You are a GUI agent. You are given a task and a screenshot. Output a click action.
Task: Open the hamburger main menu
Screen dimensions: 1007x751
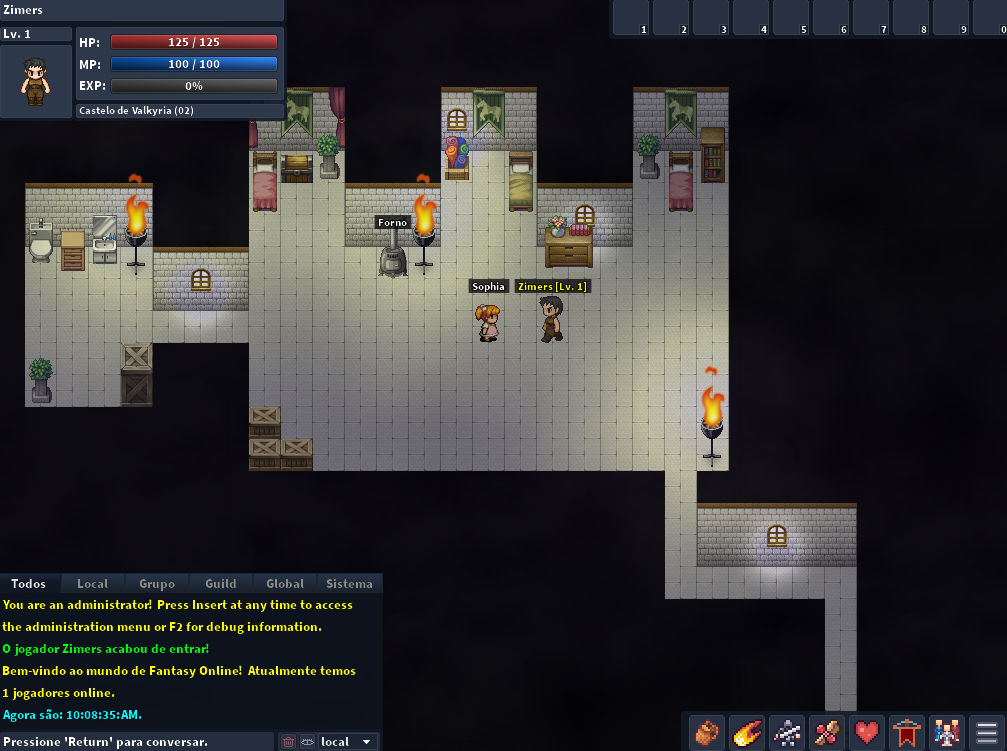point(987,733)
